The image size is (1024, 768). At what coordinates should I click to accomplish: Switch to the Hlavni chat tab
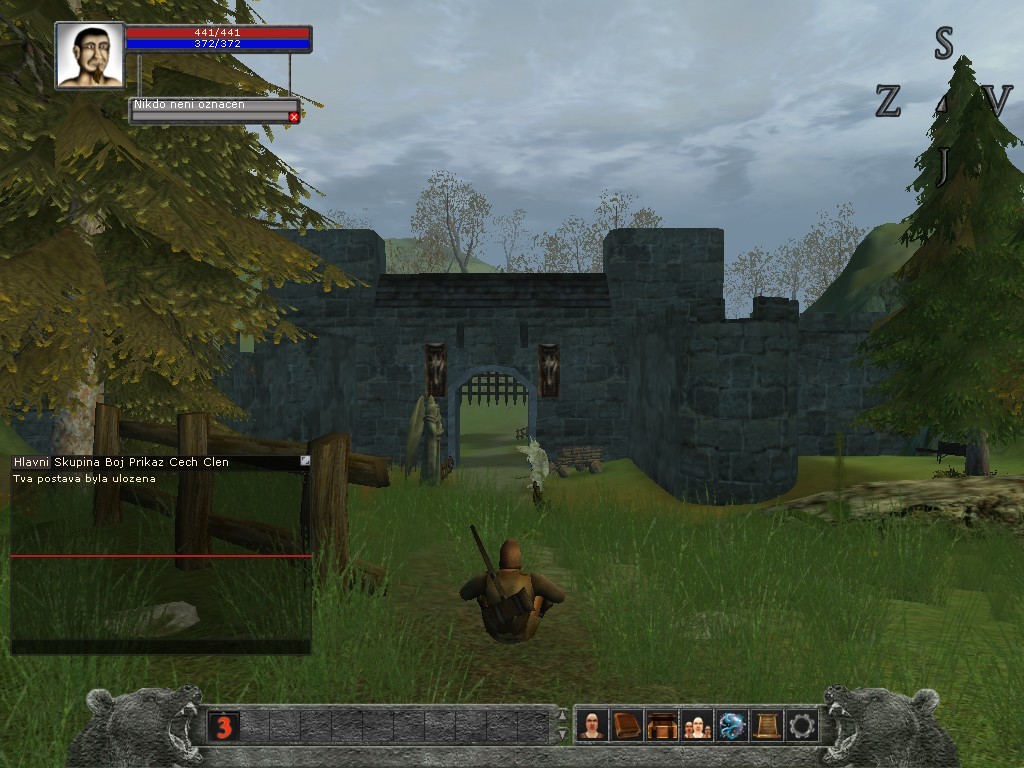click(x=31, y=462)
